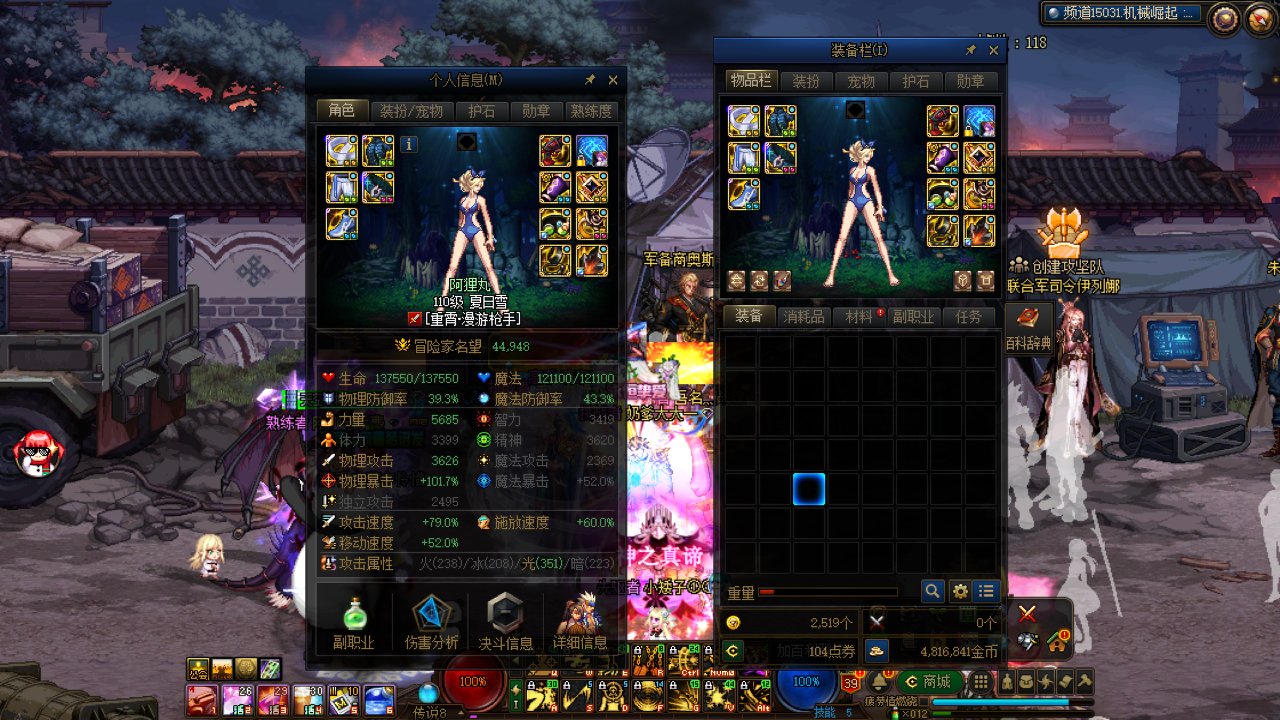The width and height of the screenshot is (1280, 720).
Task: Switch the equipment panel to 宠物 tab
Action: point(860,81)
